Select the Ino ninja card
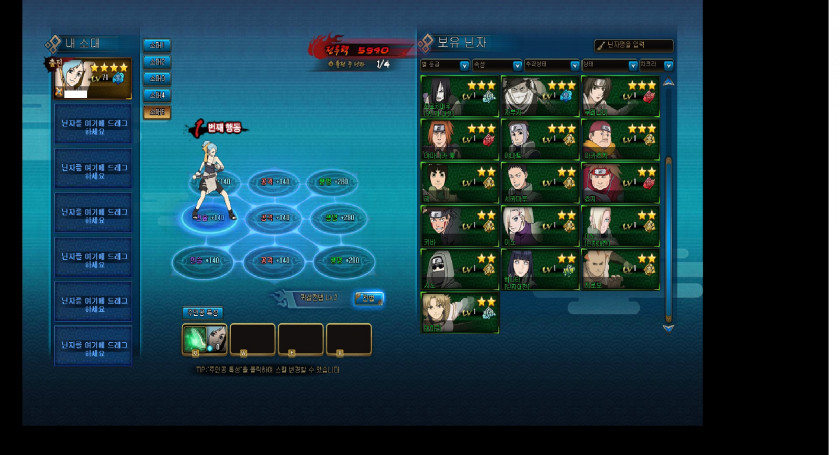840x455 pixels. click(x=539, y=226)
